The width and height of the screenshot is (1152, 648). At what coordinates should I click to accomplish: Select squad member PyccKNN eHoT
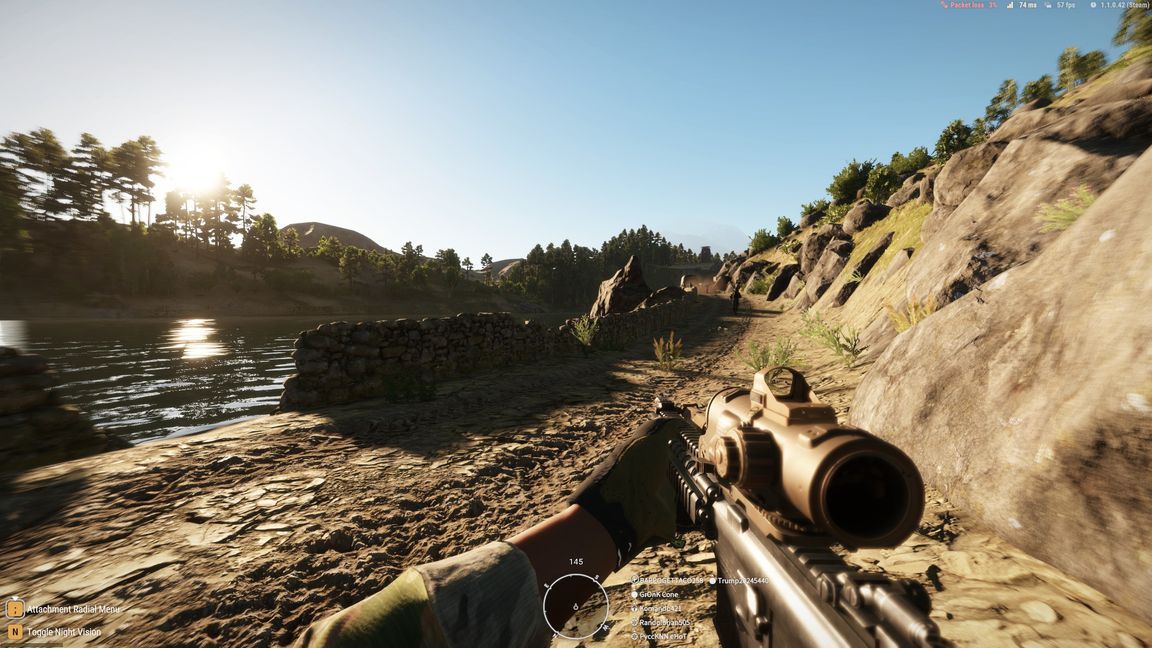664,636
